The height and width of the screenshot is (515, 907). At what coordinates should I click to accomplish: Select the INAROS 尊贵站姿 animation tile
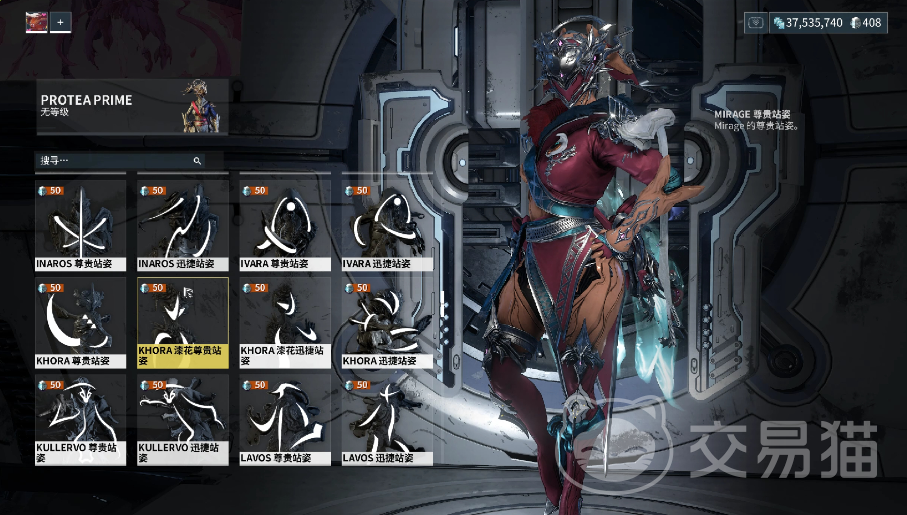point(80,225)
